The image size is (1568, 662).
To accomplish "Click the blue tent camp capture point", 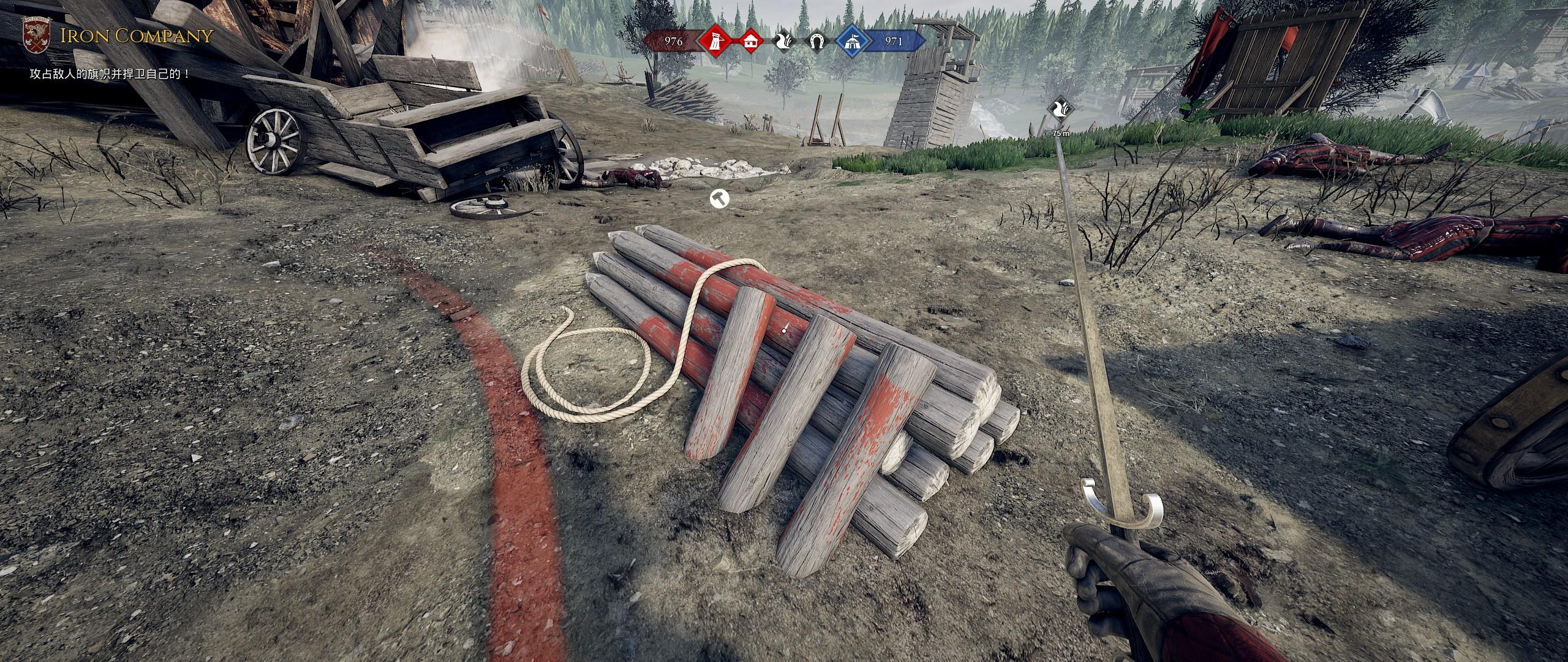I will [x=854, y=41].
